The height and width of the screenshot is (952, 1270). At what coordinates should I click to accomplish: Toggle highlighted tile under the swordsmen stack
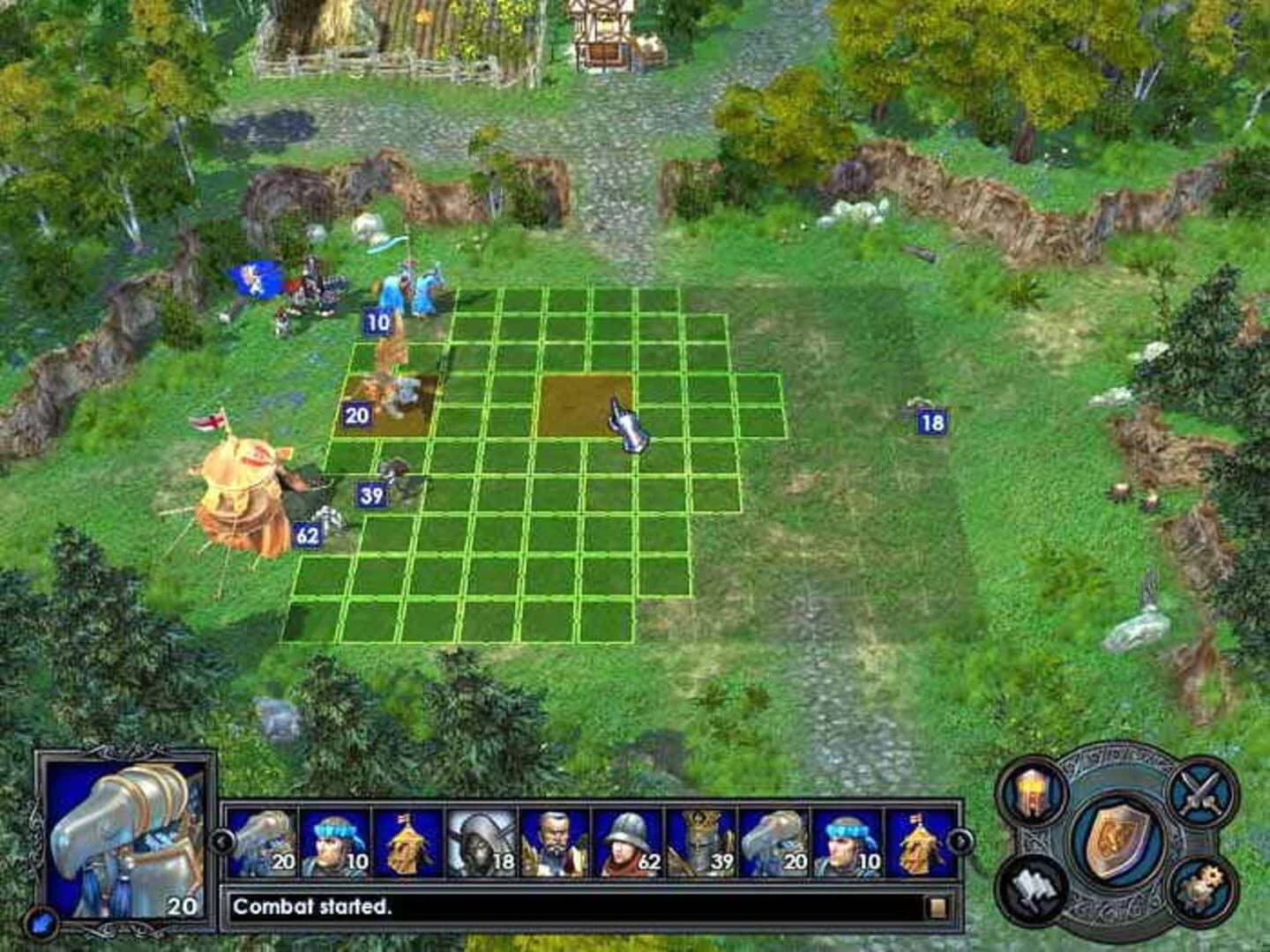pyautogui.click(x=381, y=407)
